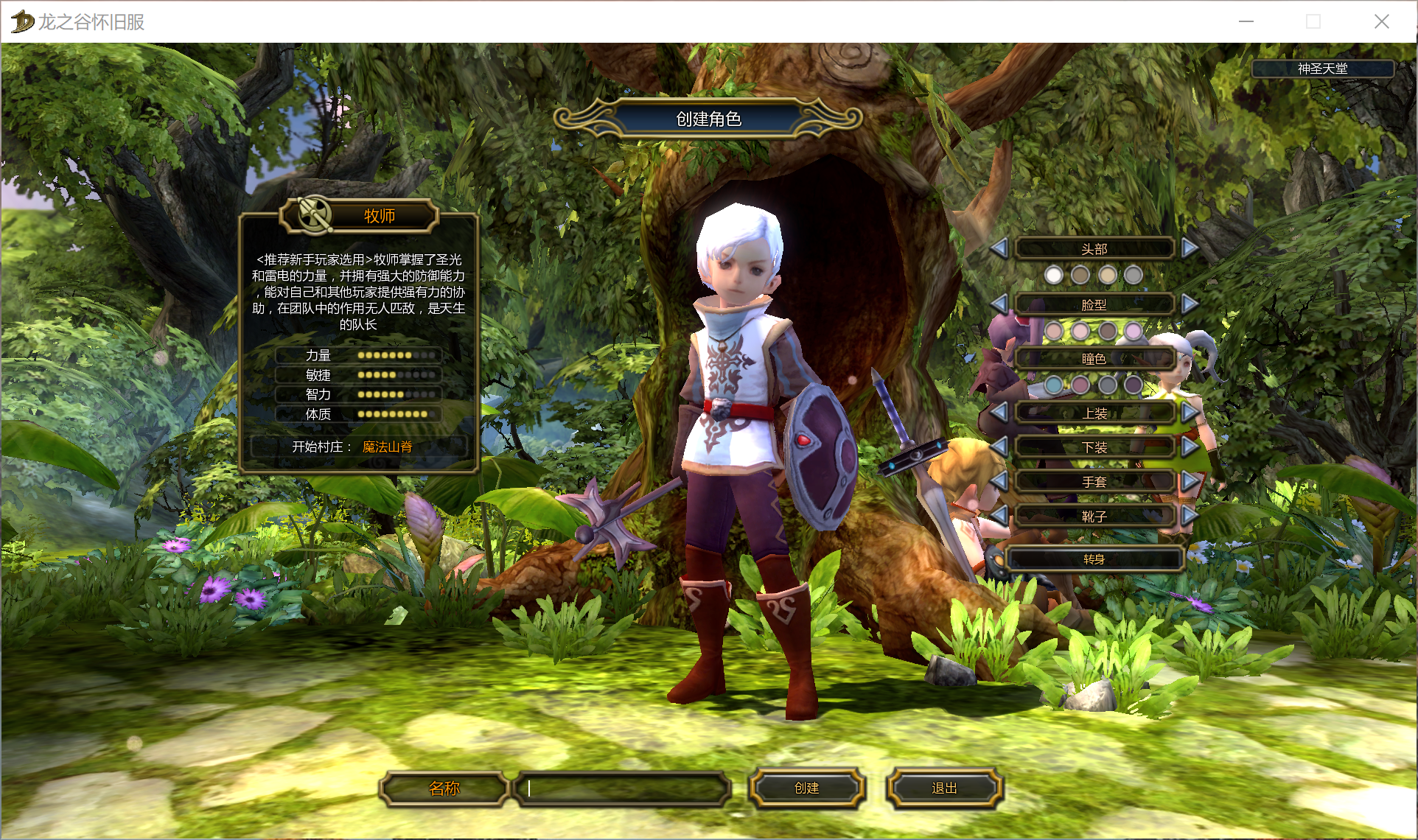
Task: Cycle 手套 (gloves) forward with right arrow
Action: [x=1189, y=481]
